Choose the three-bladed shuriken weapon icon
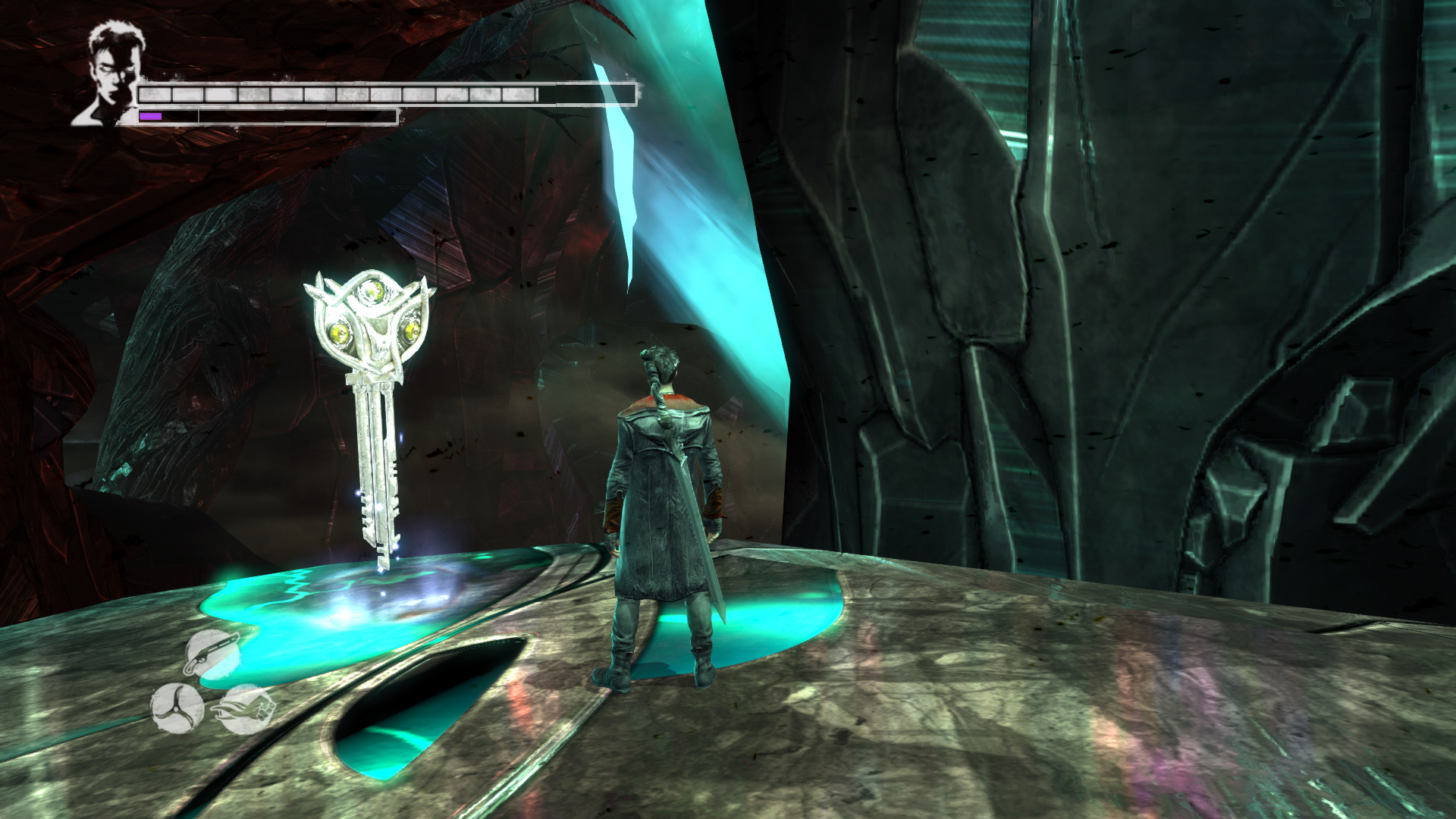1456x819 pixels. (x=177, y=708)
